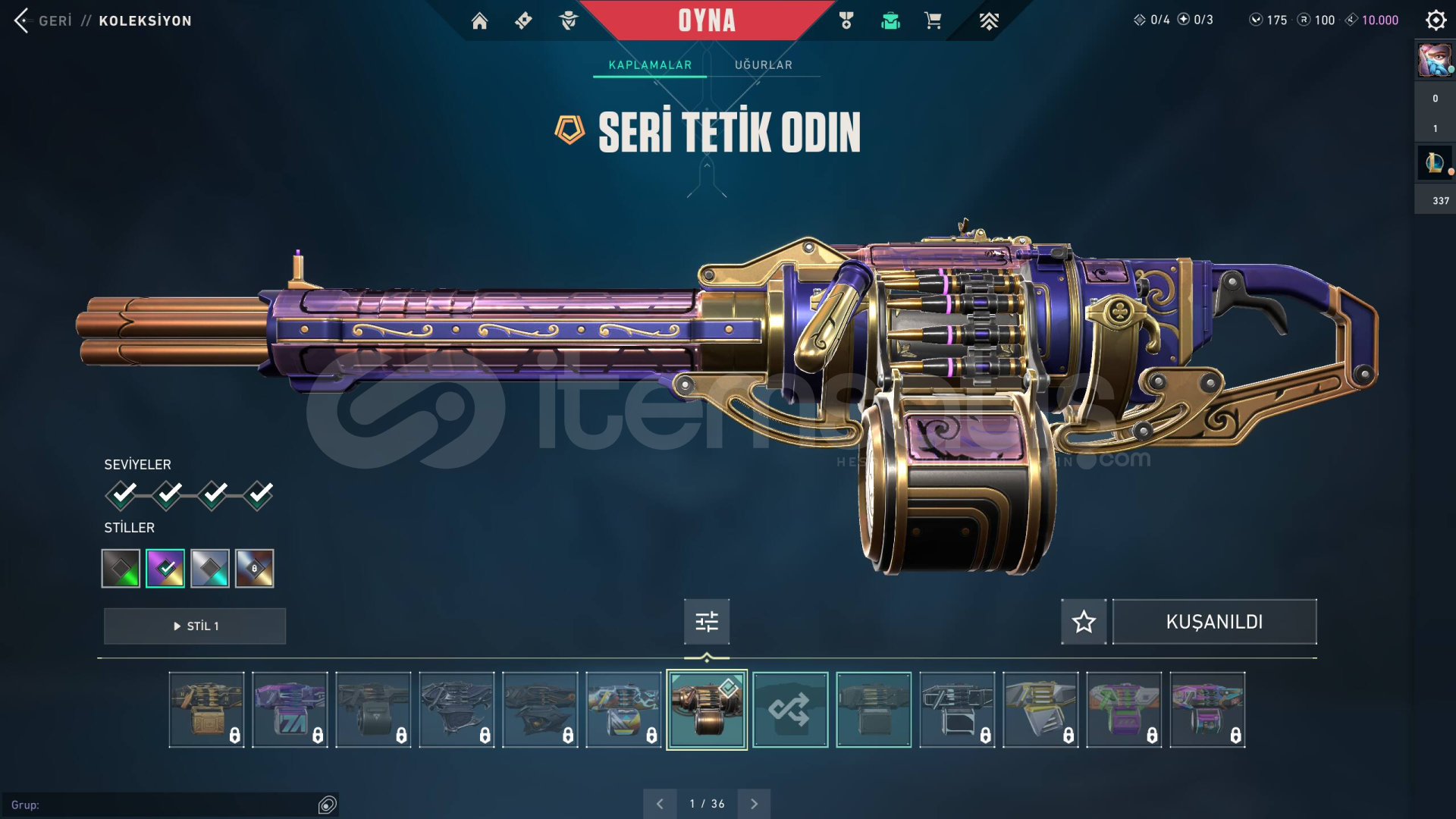This screenshot has width=1456, height=819.
Task: Mark skin as favorite with star
Action: (x=1084, y=622)
